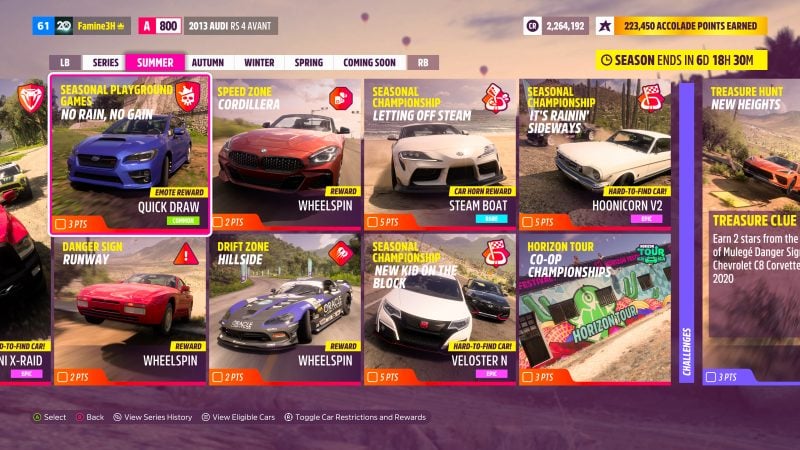This screenshot has width=800, height=450.
Task: Open the Horizon Tour Co-Op Championships tile
Action: [x=595, y=310]
